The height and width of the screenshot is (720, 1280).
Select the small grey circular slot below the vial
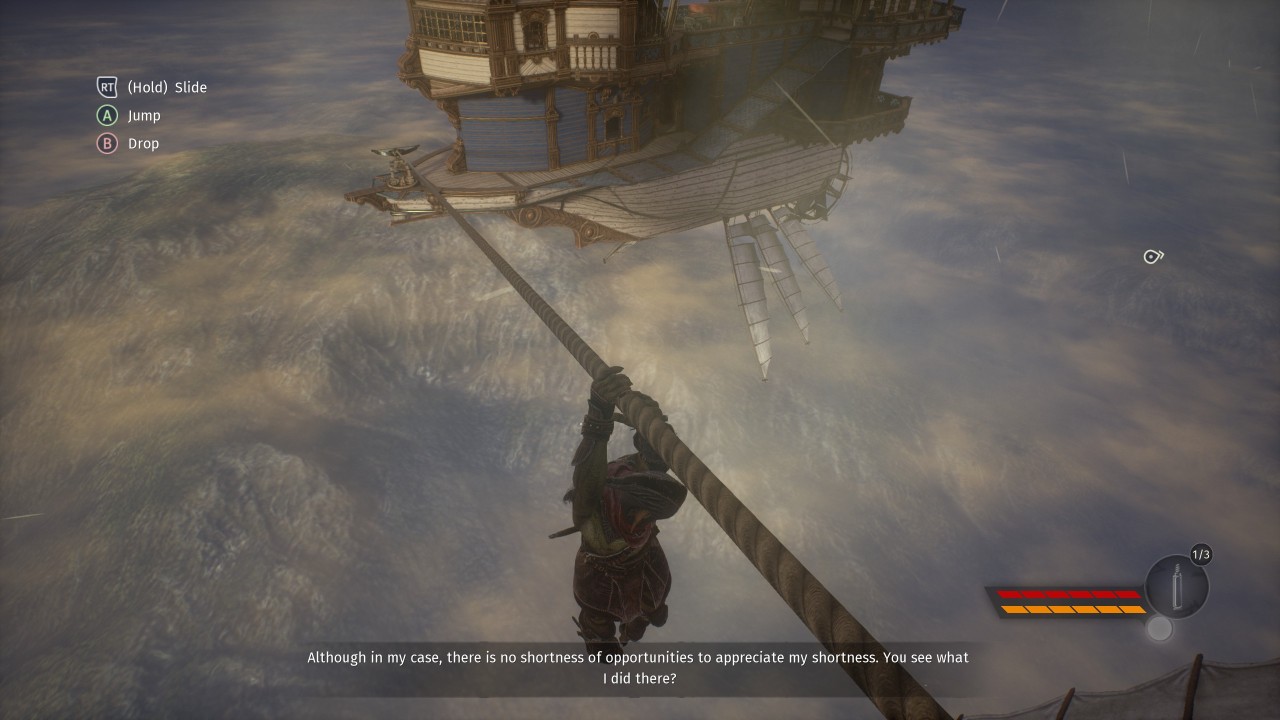click(1159, 628)
